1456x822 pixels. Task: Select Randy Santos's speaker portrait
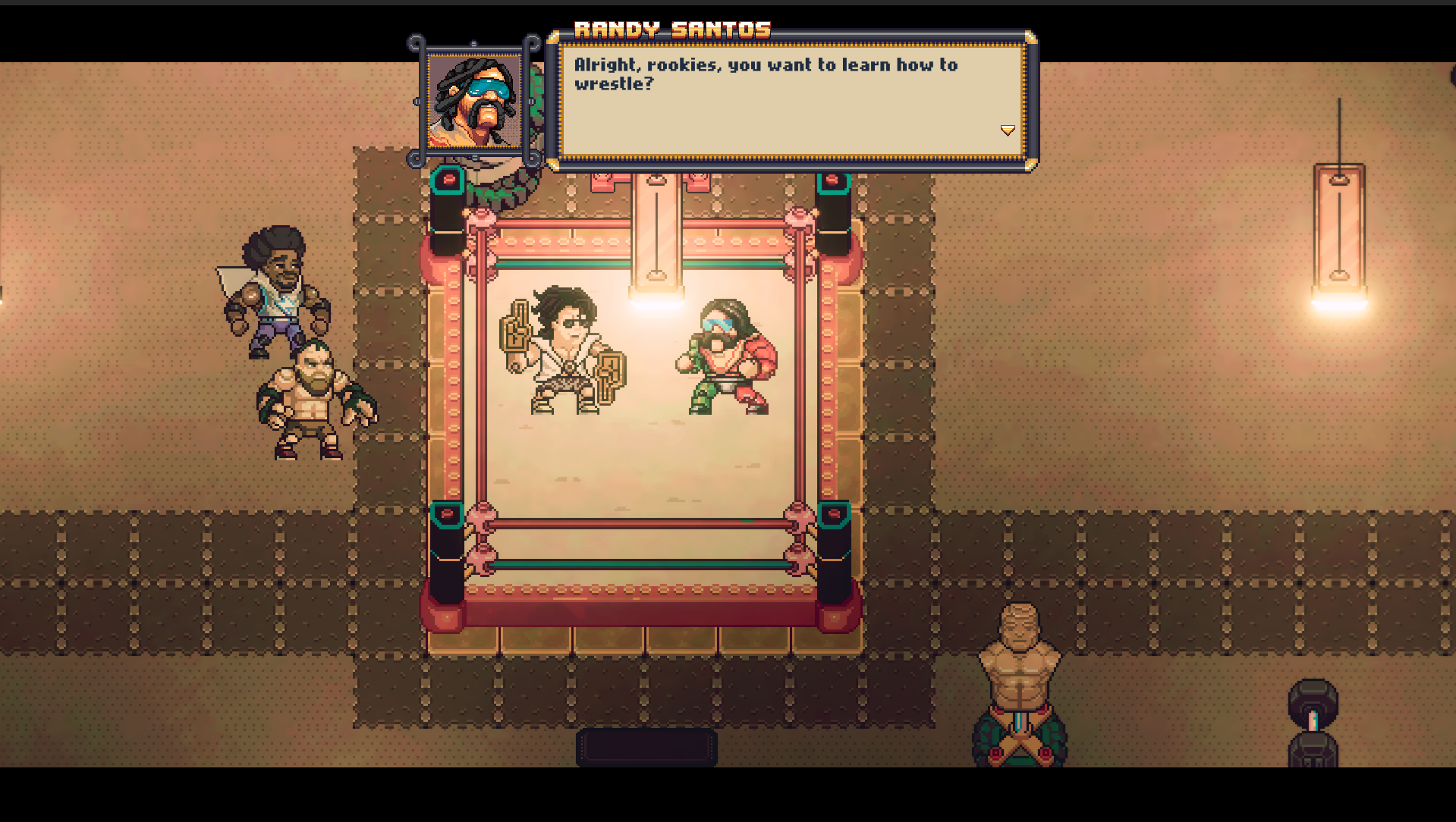tap(474, 101)
